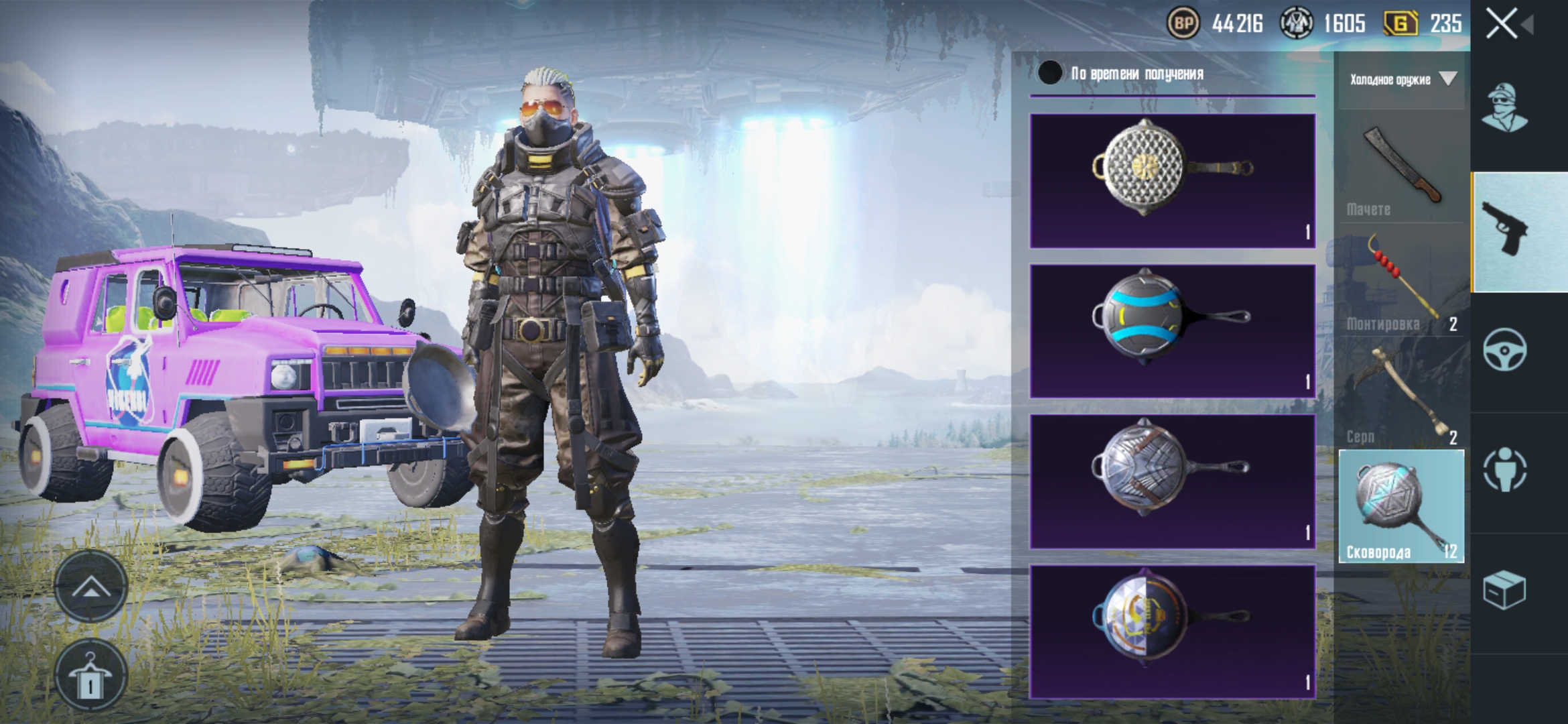
Task: Select the golden honeycomb pan skin
Action: [1172, 180]
